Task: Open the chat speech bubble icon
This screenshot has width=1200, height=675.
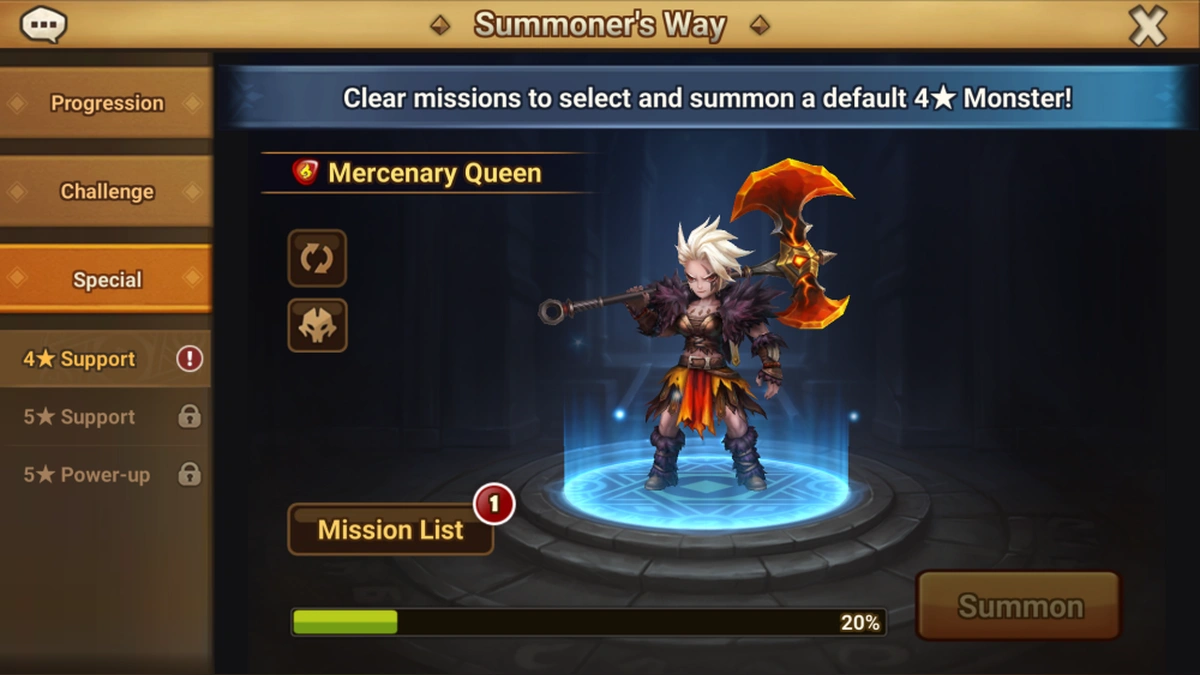Action: pyautogui.click(x=43, y=25)
